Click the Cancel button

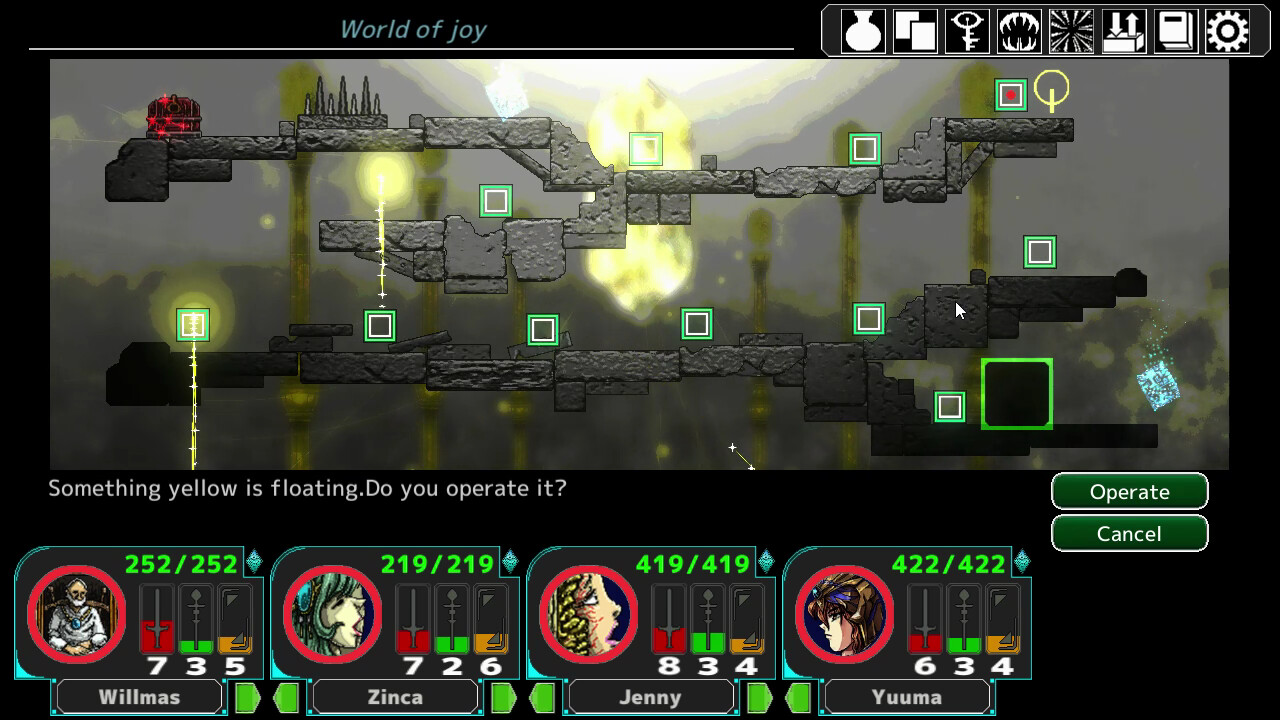coord(1130,533)
